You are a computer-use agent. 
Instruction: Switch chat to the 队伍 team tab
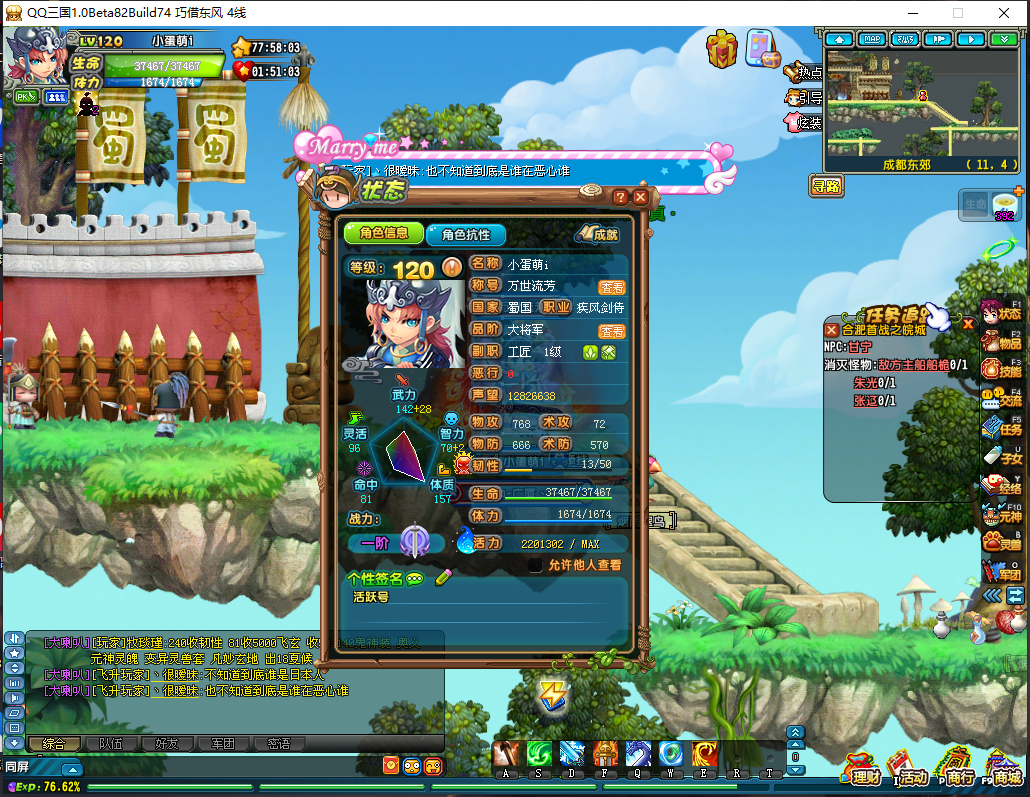(111, 743)
